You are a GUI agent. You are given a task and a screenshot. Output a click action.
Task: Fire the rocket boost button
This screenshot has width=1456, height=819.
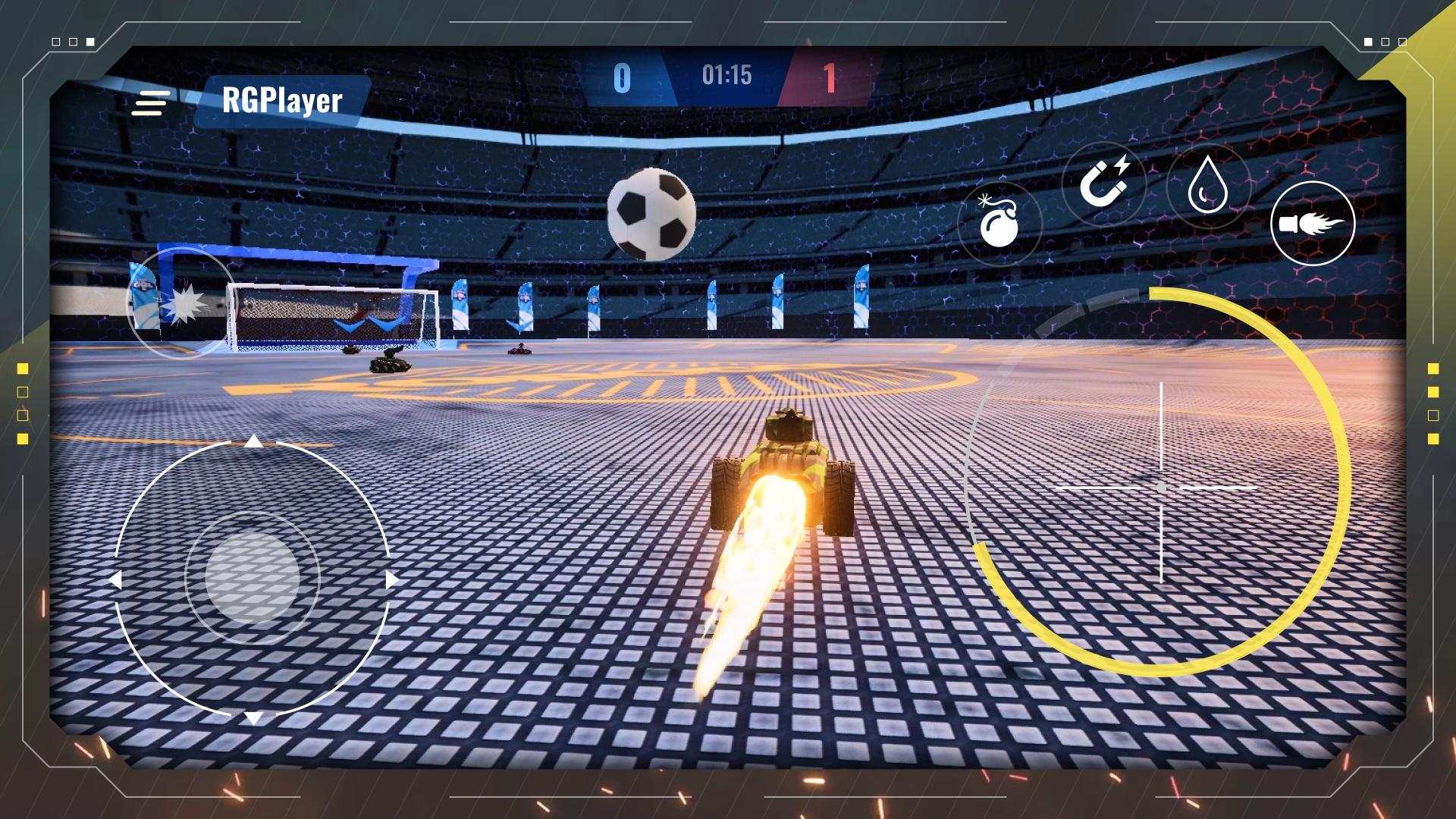click(1312, 224)
